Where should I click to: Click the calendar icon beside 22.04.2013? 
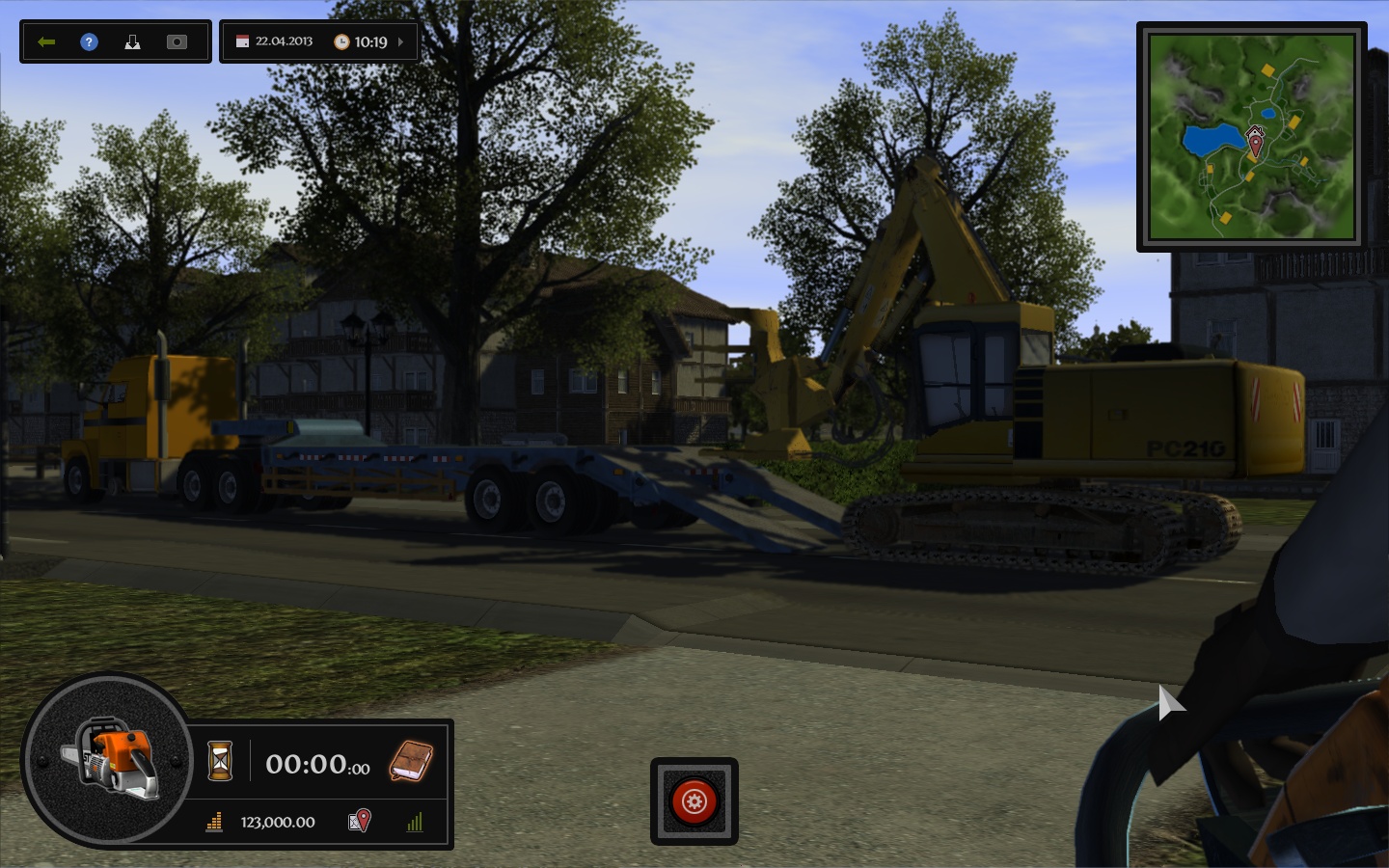pos(240,41)
